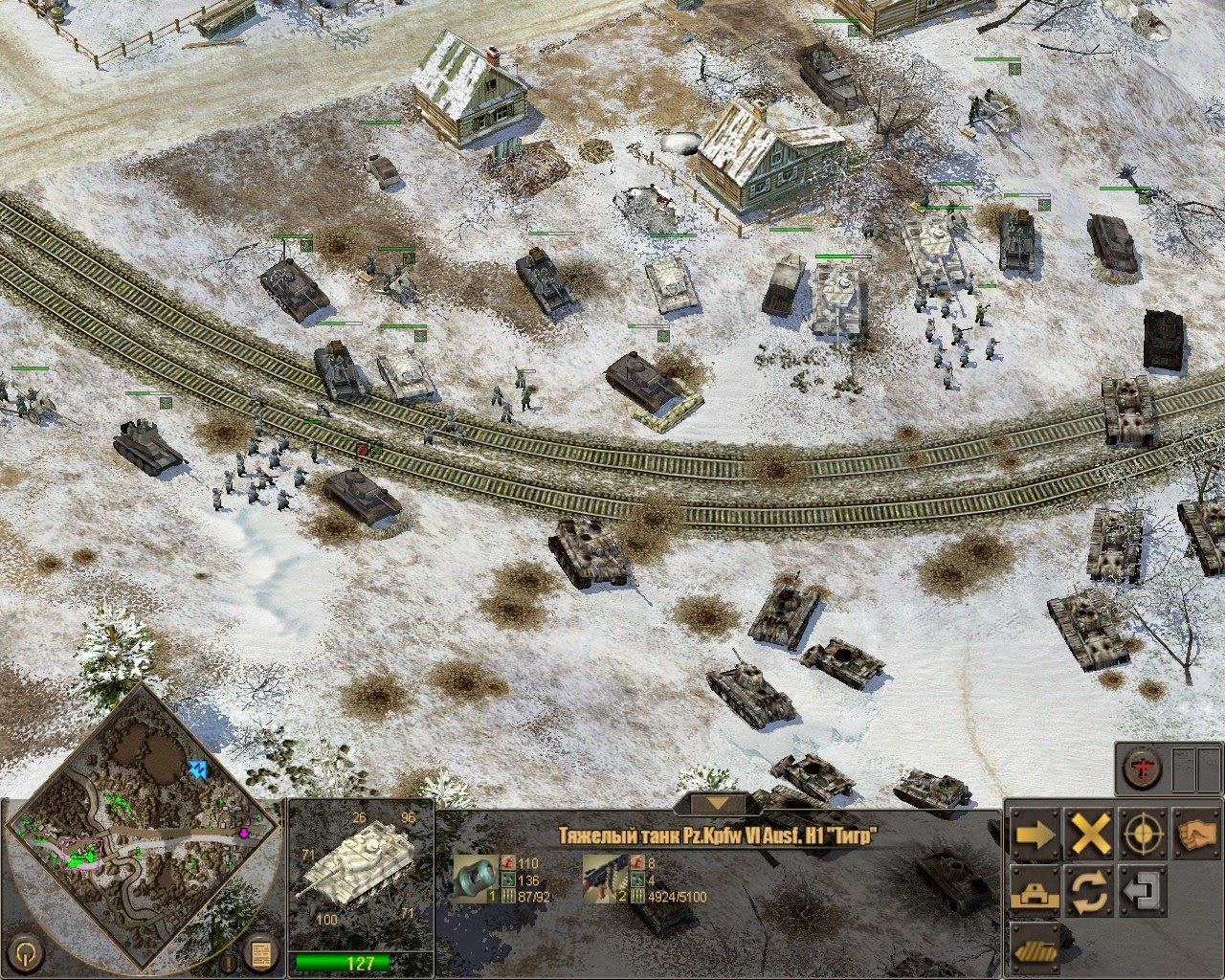Open the reconnaissance aircraft support icon
Viewport: 1225px width, 980px height.
point(1142,768)
